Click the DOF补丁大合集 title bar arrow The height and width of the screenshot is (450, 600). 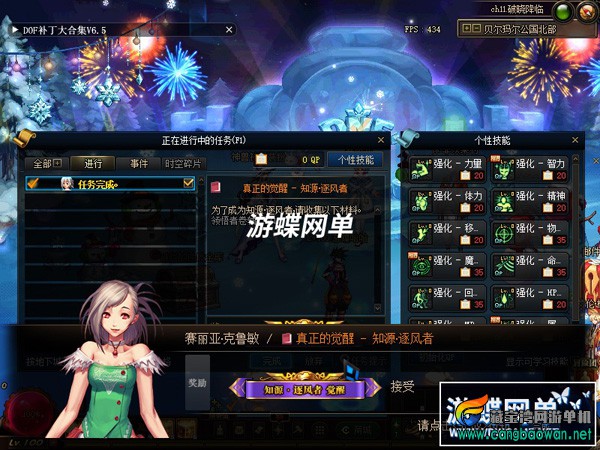(x=13, y=29)
